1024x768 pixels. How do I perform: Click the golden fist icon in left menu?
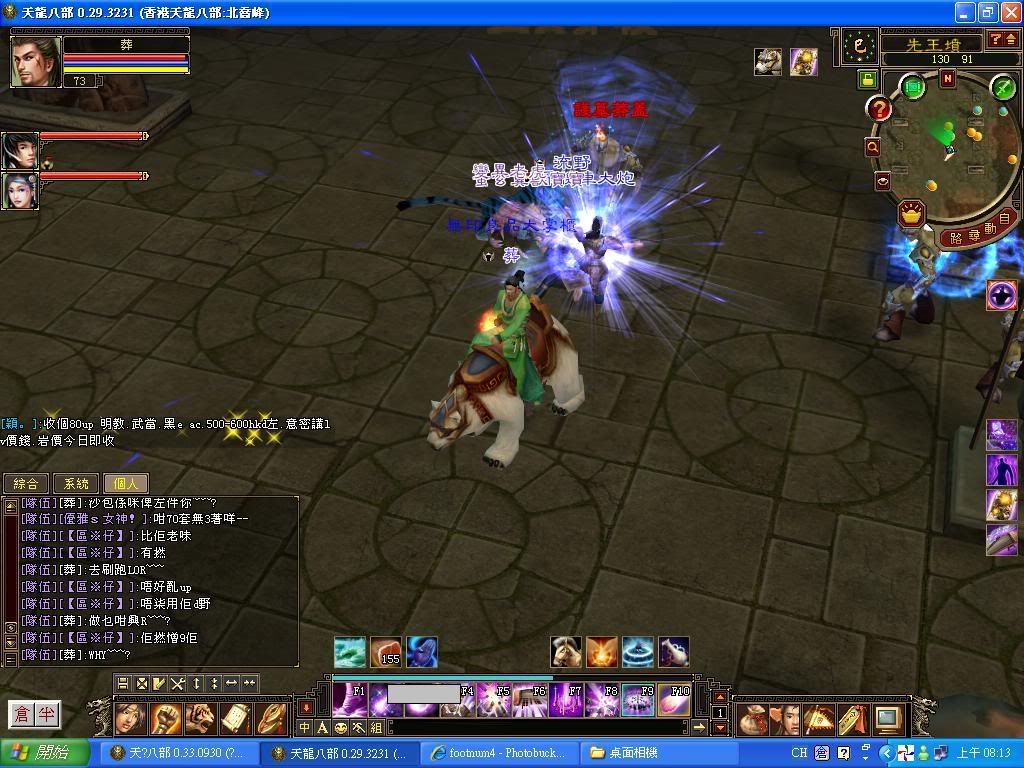(x=165, y=718)
